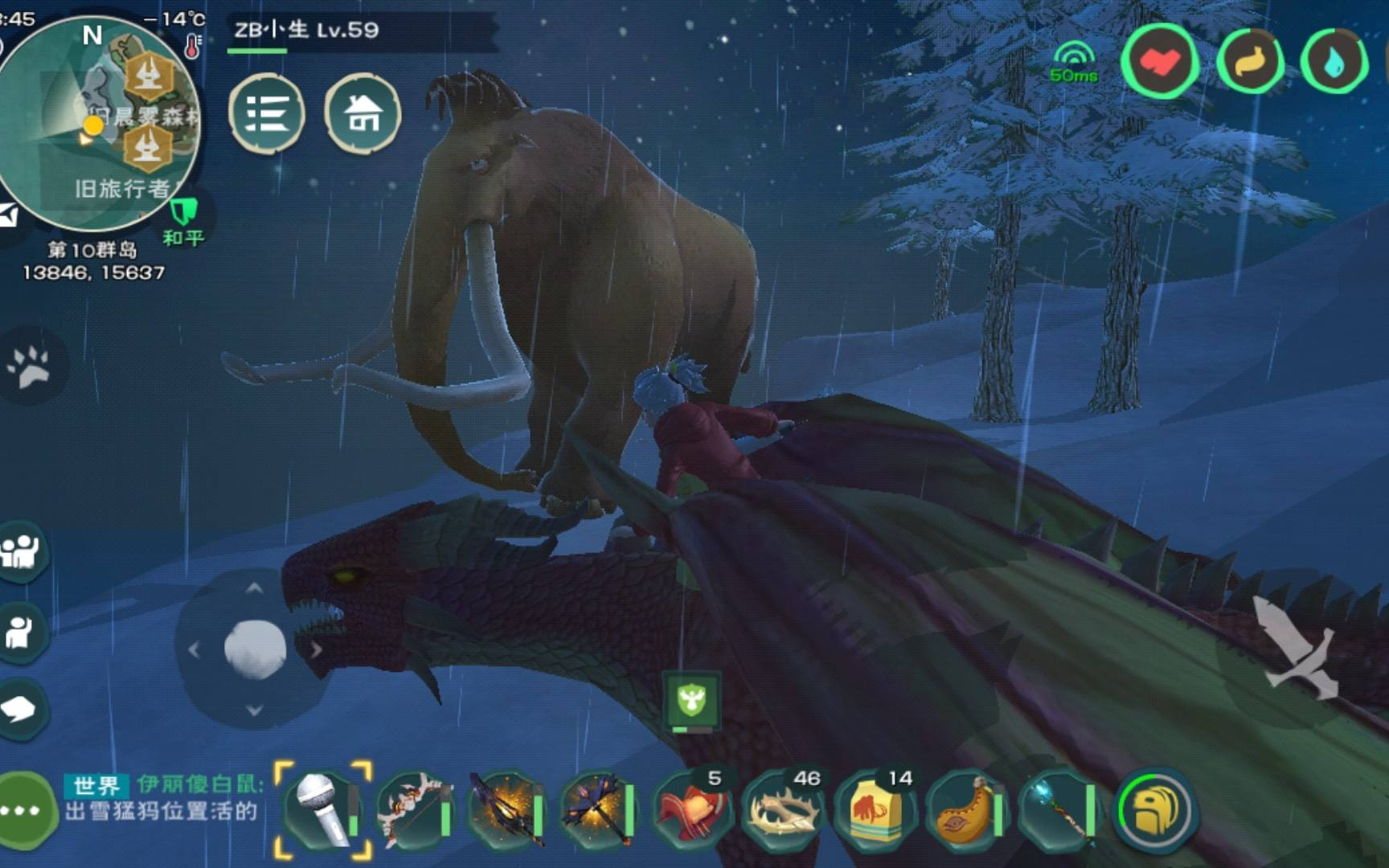Open the list menu button

tap(267, 113)
